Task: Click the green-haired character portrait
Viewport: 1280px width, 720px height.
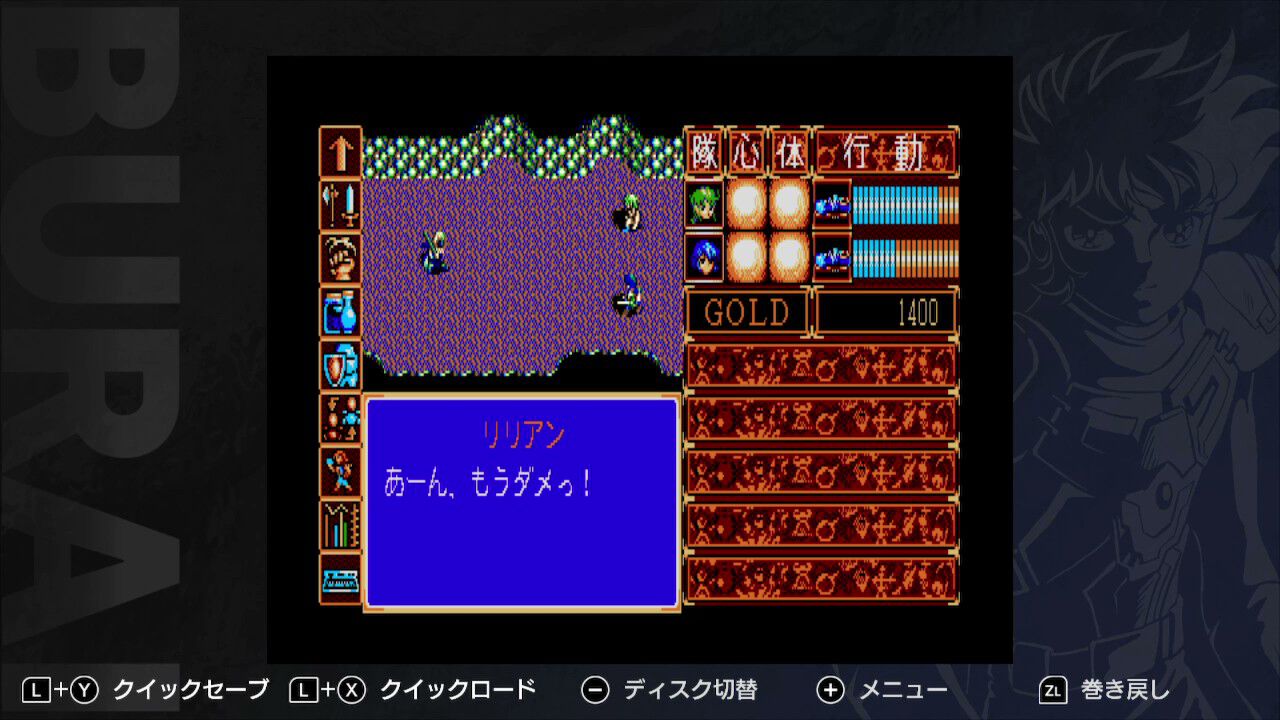Action: pos(704,205)
